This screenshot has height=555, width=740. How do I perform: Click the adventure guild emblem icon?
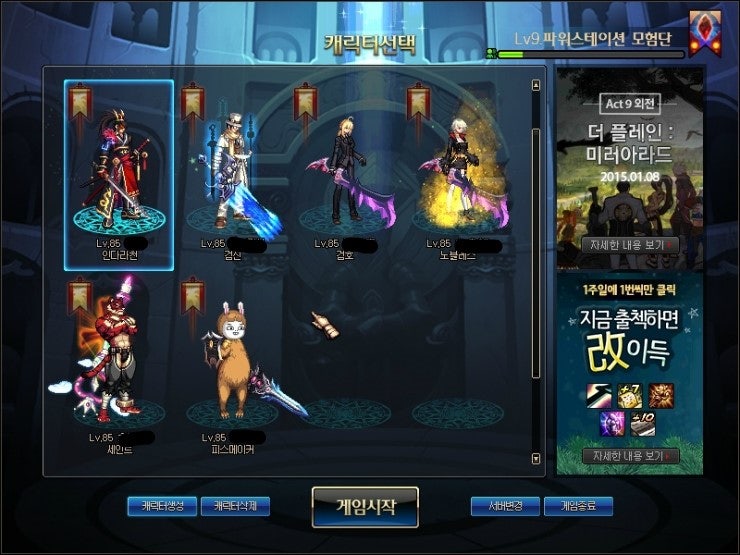point(704,30)
